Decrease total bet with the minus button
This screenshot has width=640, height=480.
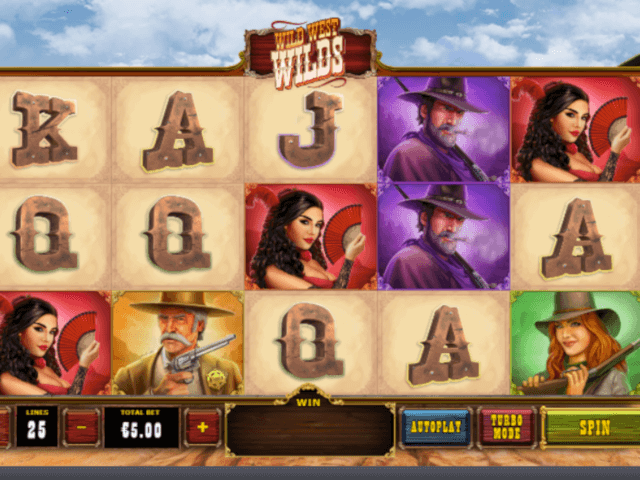(81, 427)
